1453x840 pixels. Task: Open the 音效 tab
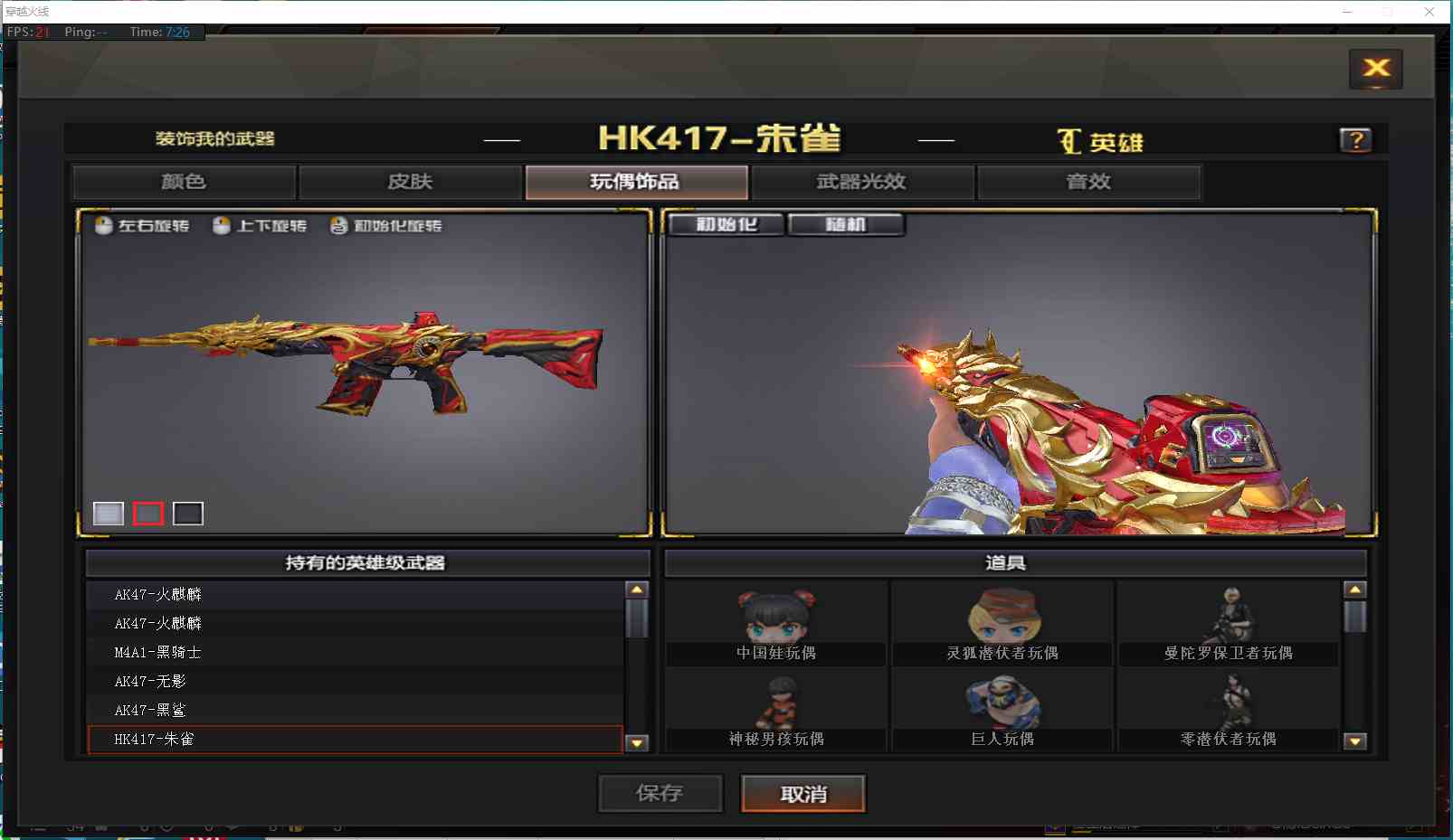point(1088,181)
